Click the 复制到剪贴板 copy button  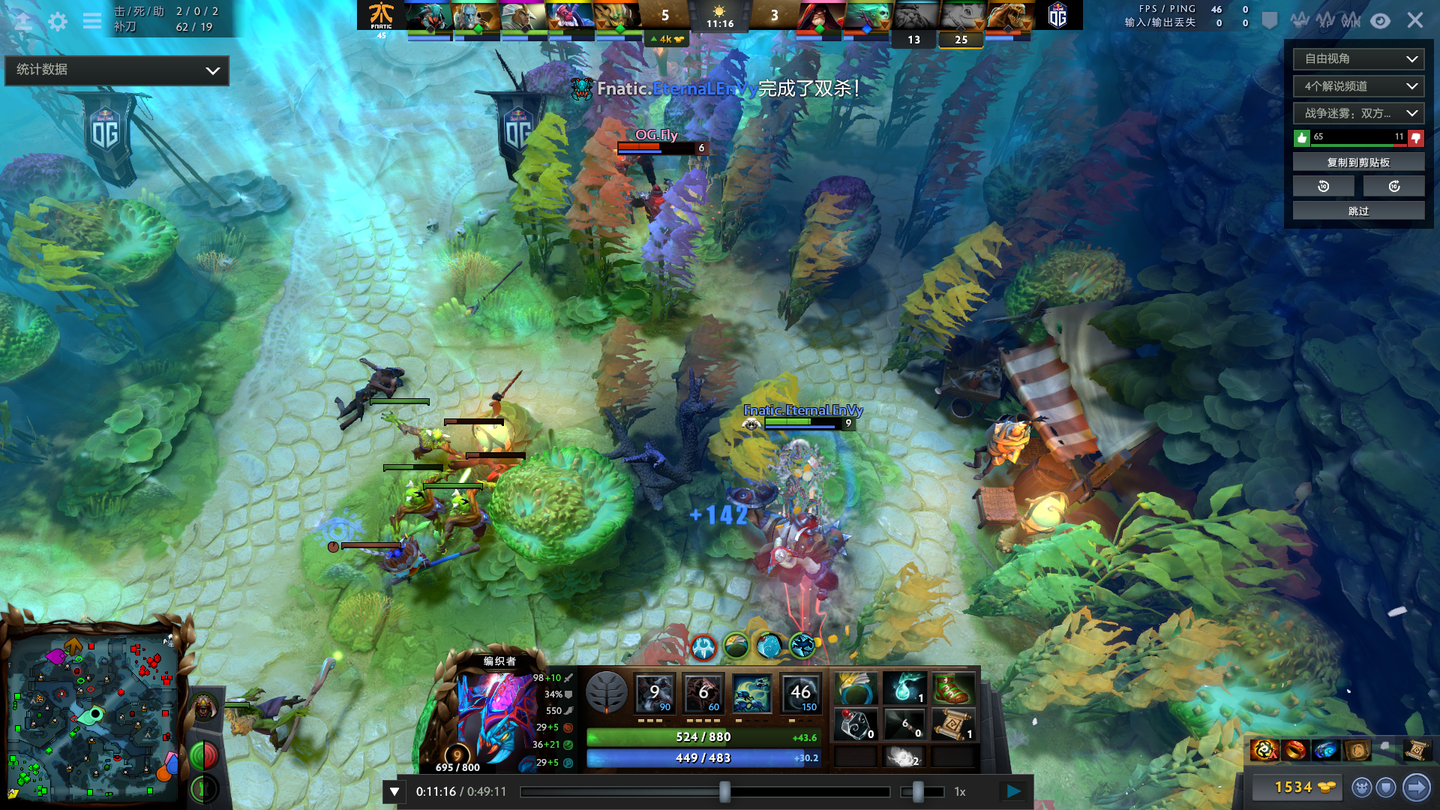pos(1358,162)
